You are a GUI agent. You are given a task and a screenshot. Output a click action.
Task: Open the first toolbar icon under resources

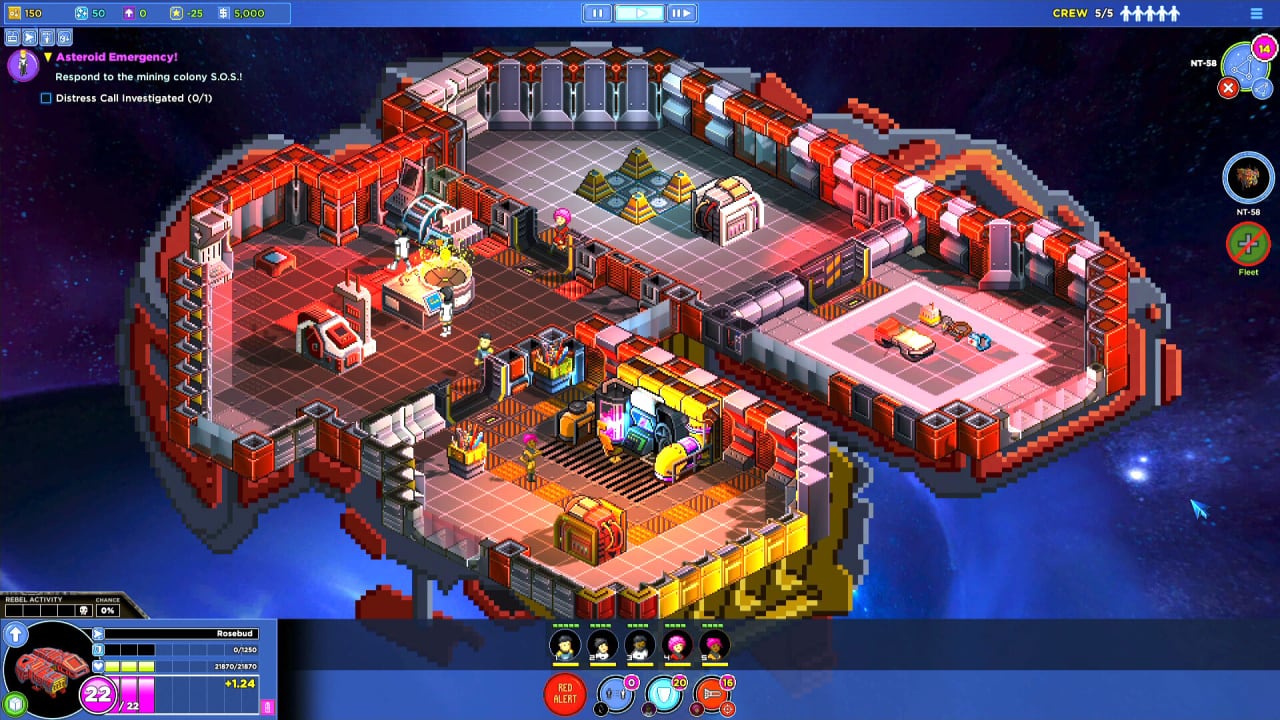[13, 38]
